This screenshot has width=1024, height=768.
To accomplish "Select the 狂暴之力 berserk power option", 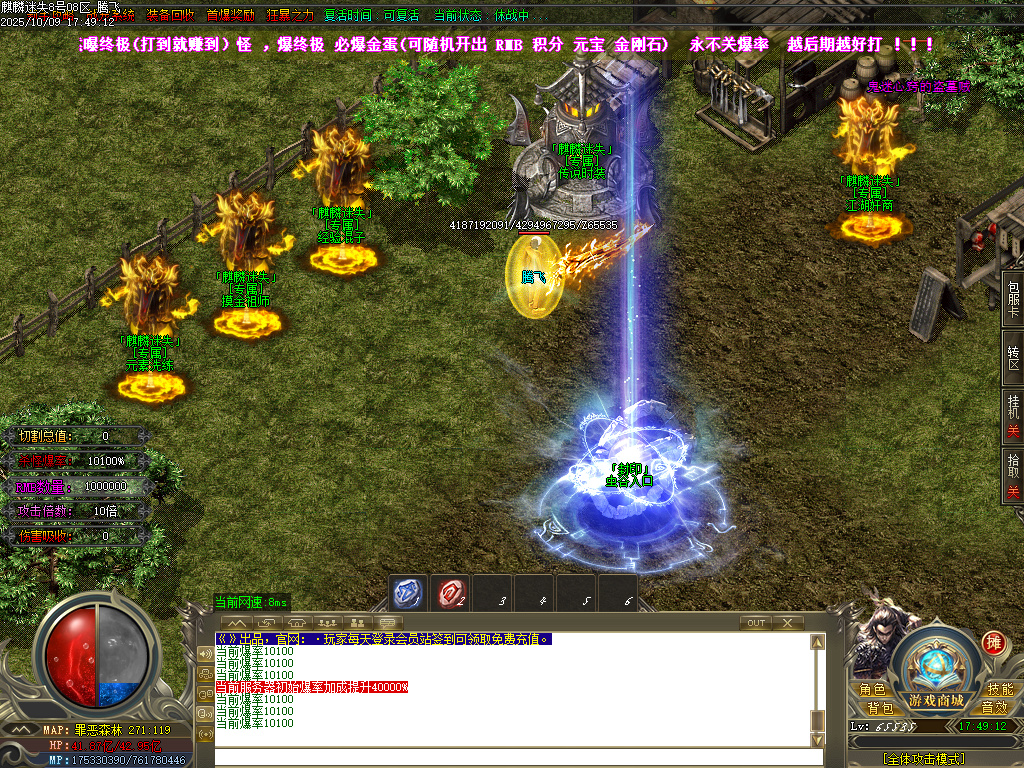I will [x=290, y=16].
